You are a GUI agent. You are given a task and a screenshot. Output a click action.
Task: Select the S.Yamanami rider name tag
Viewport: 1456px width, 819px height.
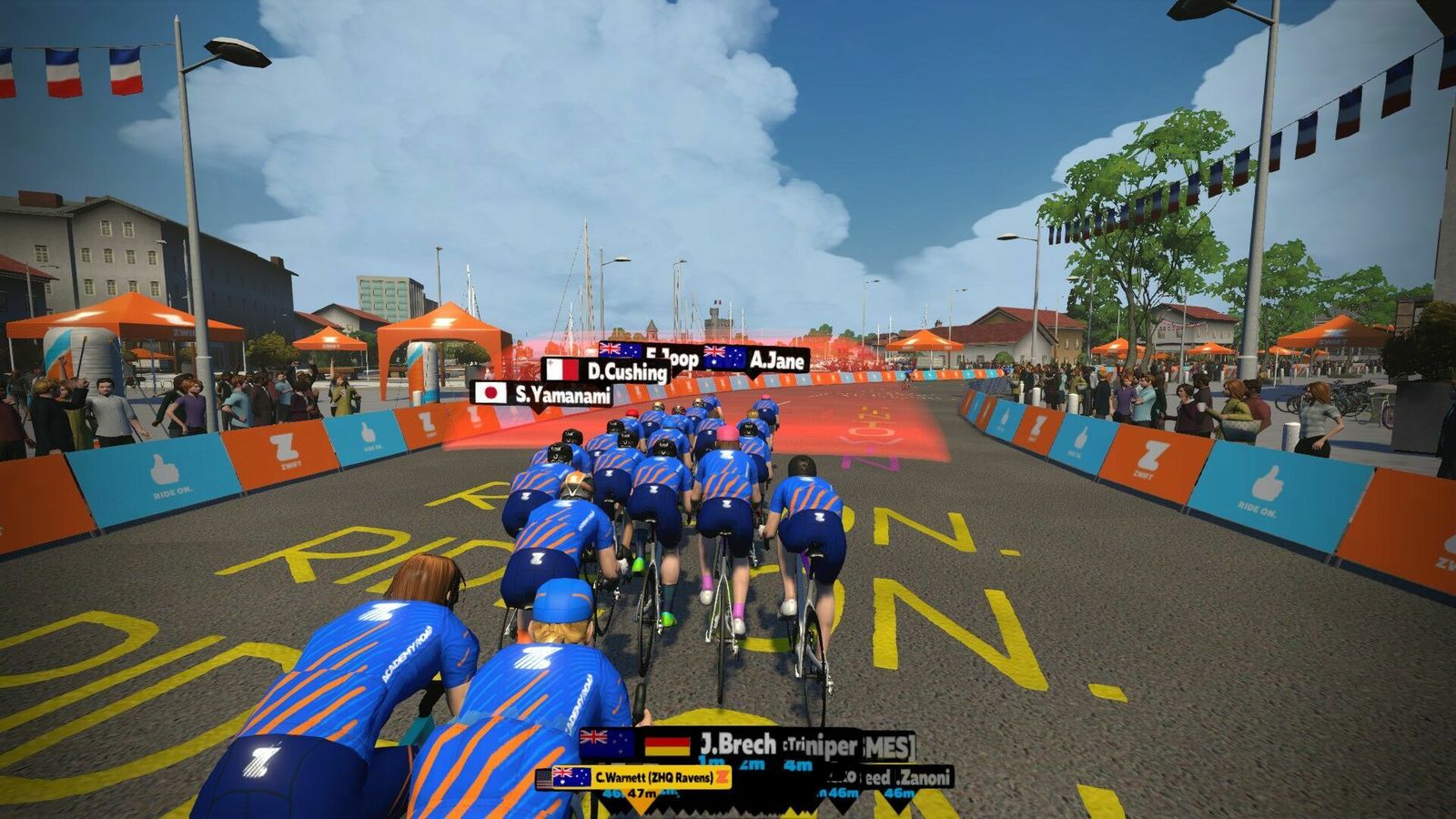pos(543,393)
